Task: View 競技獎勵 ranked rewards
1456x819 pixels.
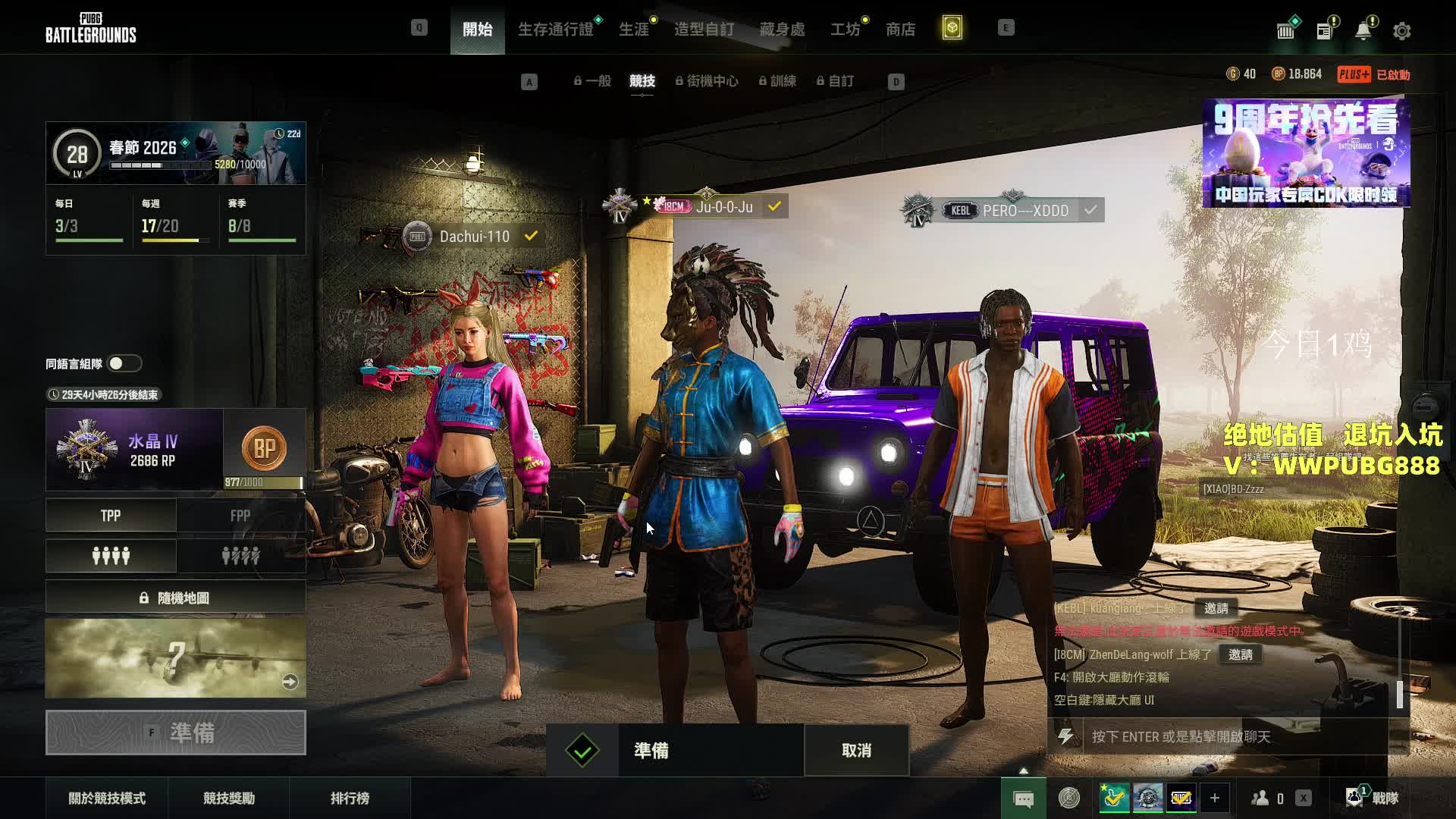Action: (x=229, y=799)
